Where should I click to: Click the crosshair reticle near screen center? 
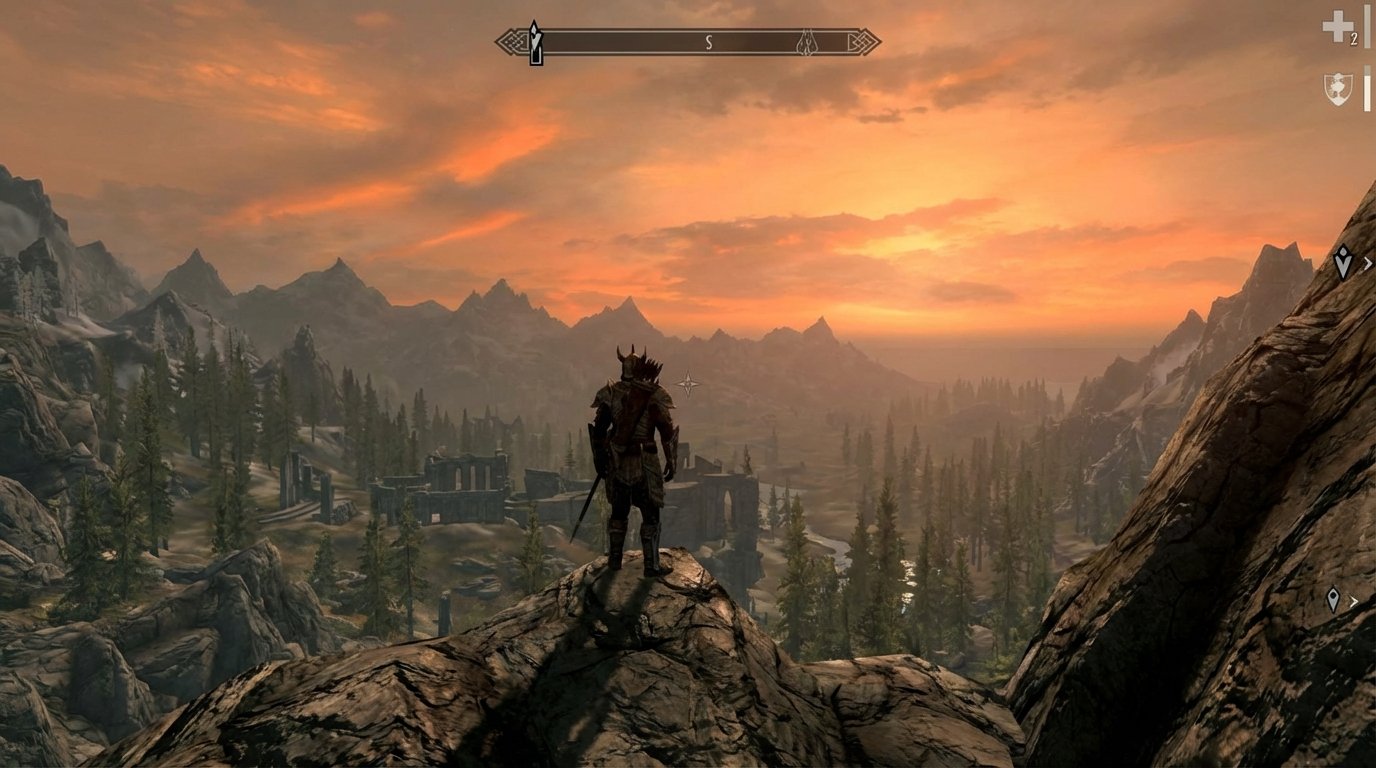(688, 382)
